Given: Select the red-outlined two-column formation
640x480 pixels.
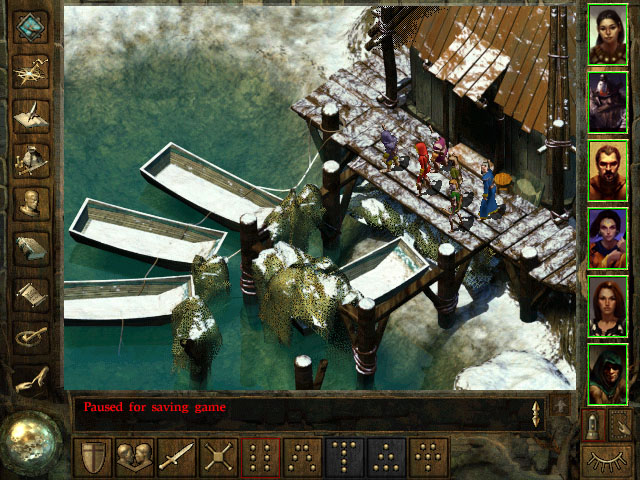Looking at the screenshot, I should (261, 457).
